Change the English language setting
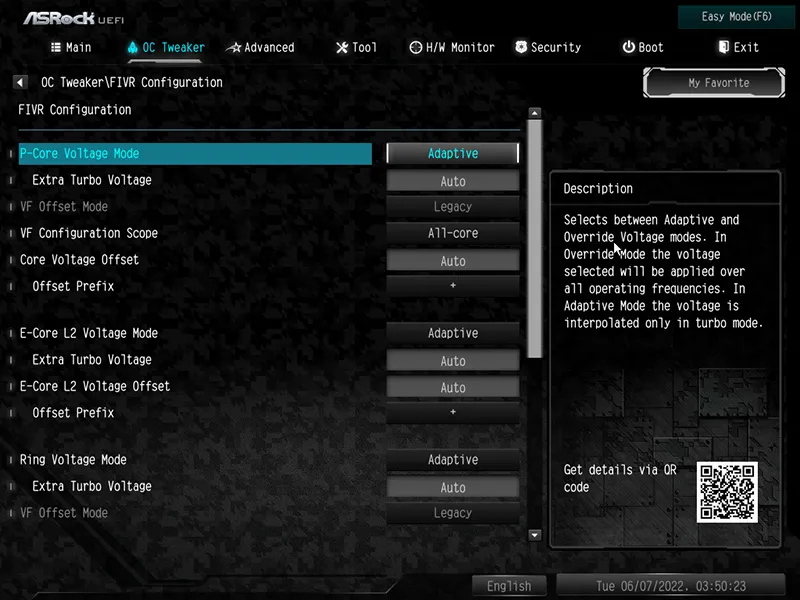800x600 pixels. click(509, 586)
